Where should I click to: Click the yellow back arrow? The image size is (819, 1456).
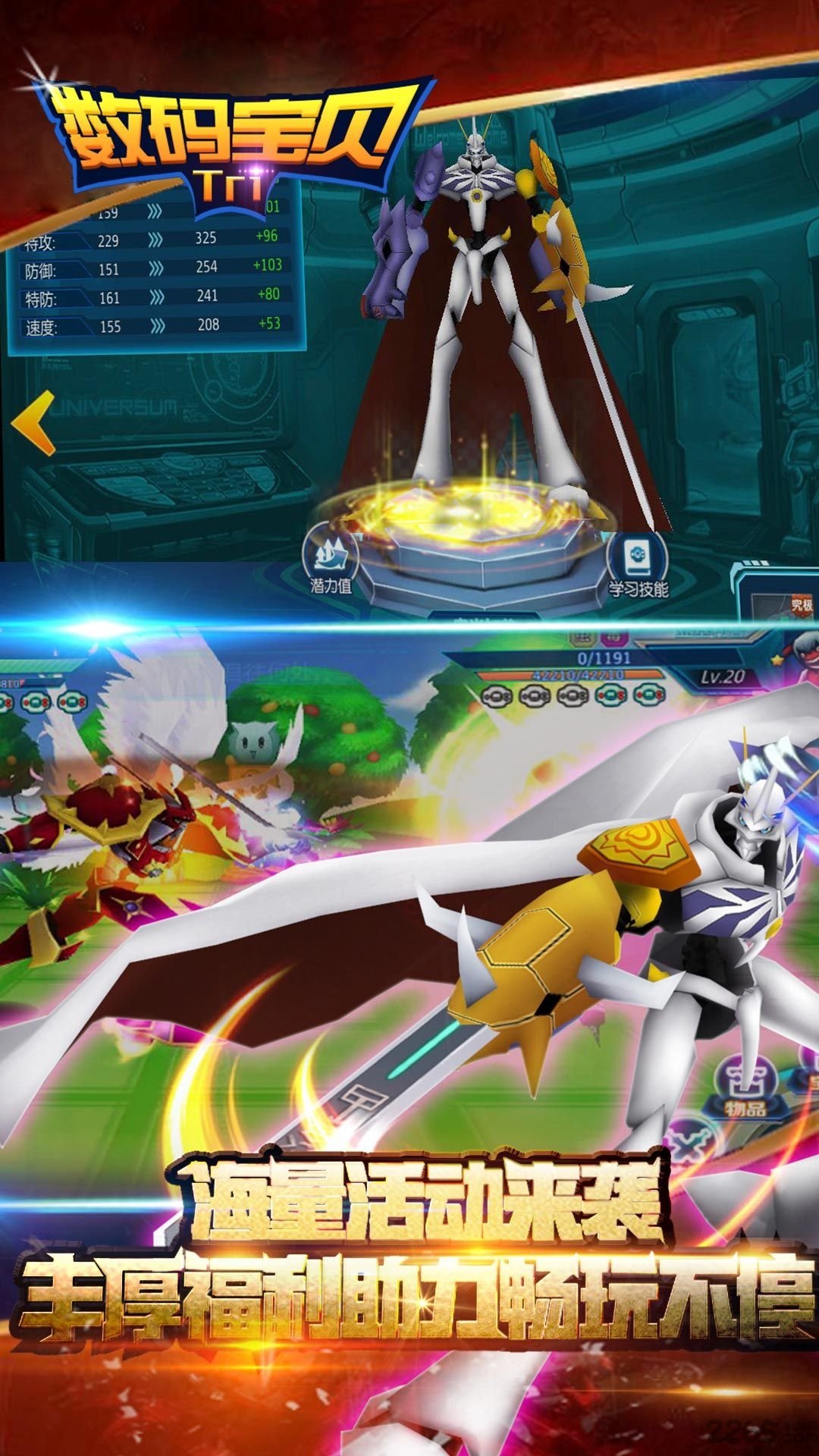point(34,423)
